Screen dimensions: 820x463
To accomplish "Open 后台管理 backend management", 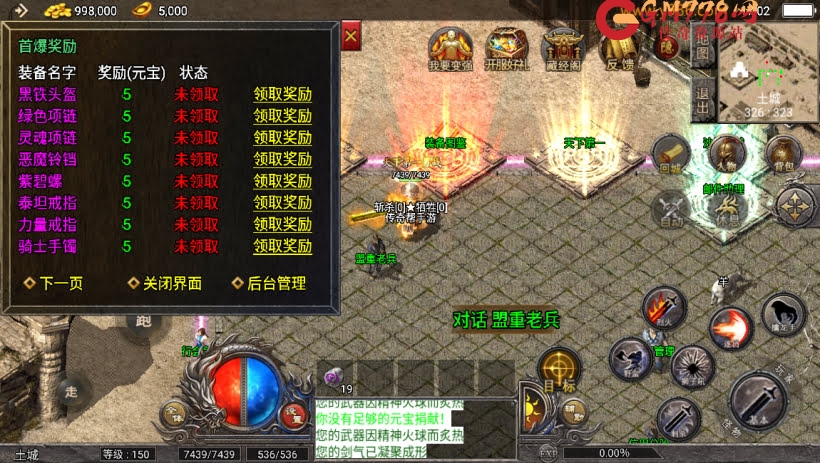I will coord(269,283).
